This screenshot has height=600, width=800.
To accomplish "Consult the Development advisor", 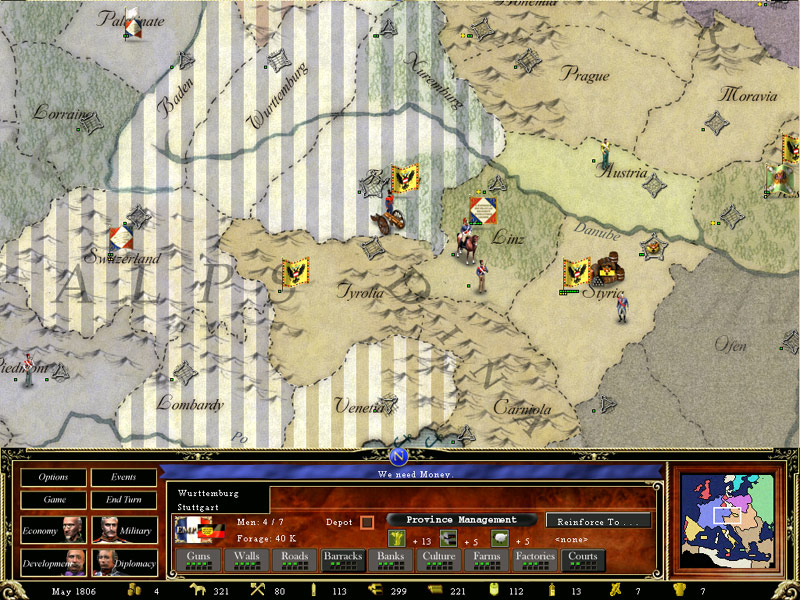I will tap(54, 564).
